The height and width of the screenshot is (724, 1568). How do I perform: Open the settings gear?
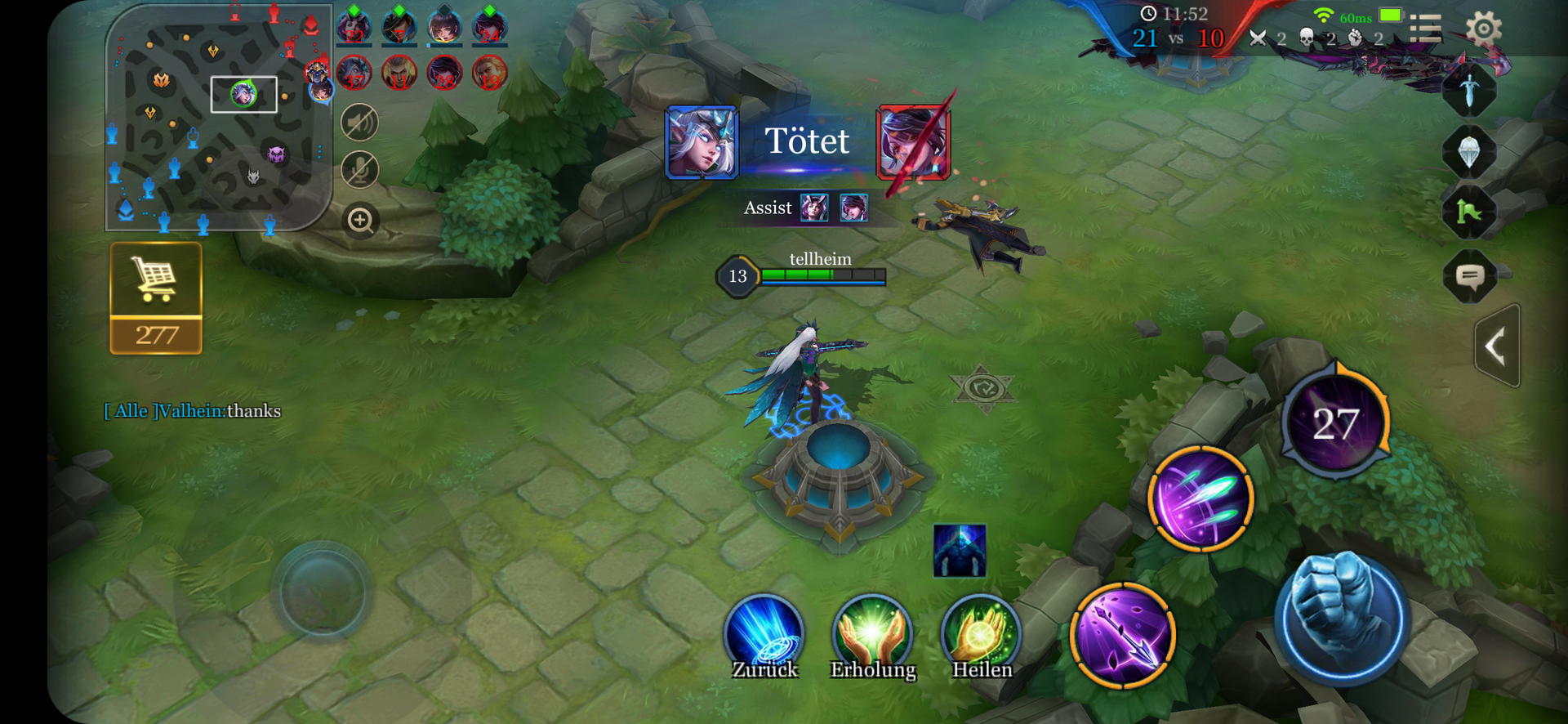1483,29
